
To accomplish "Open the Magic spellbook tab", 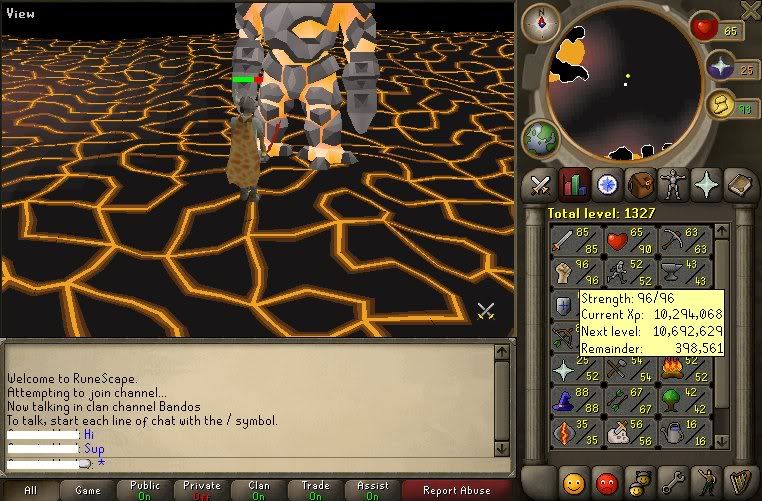I will [x=740, y=184].
